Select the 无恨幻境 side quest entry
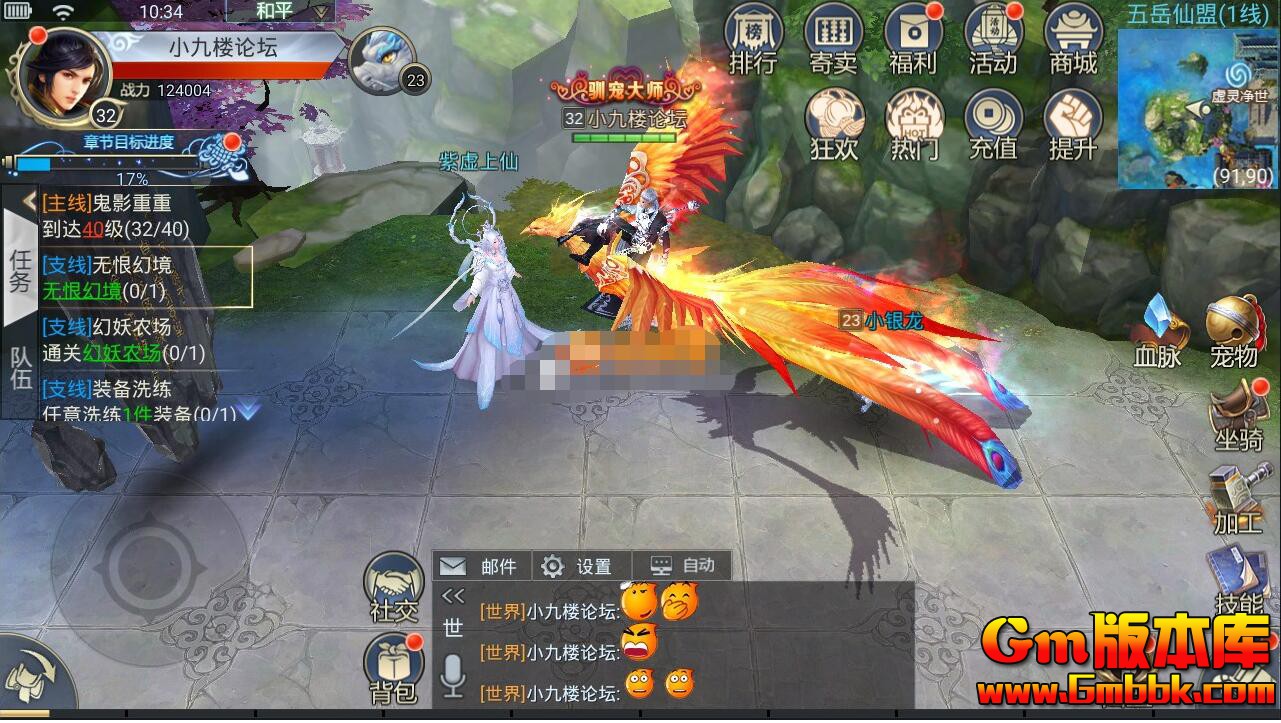 tap(145, 277)
